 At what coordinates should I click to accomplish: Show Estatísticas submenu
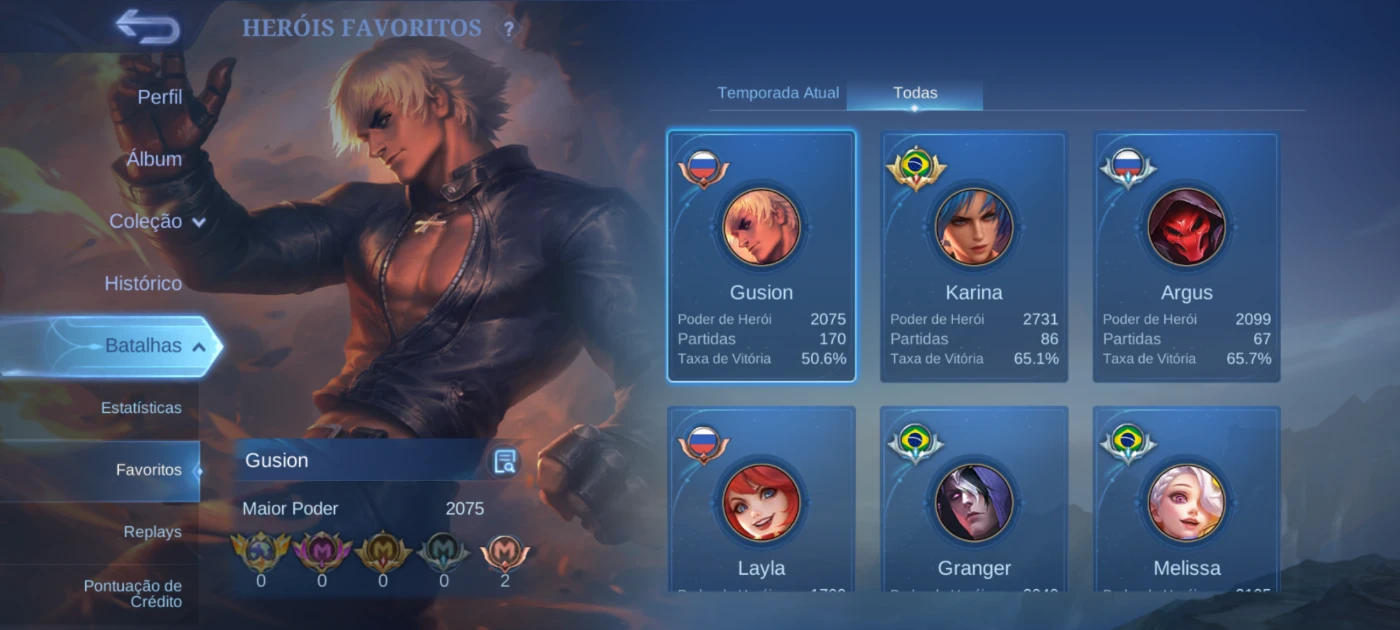tap(141, 408)
